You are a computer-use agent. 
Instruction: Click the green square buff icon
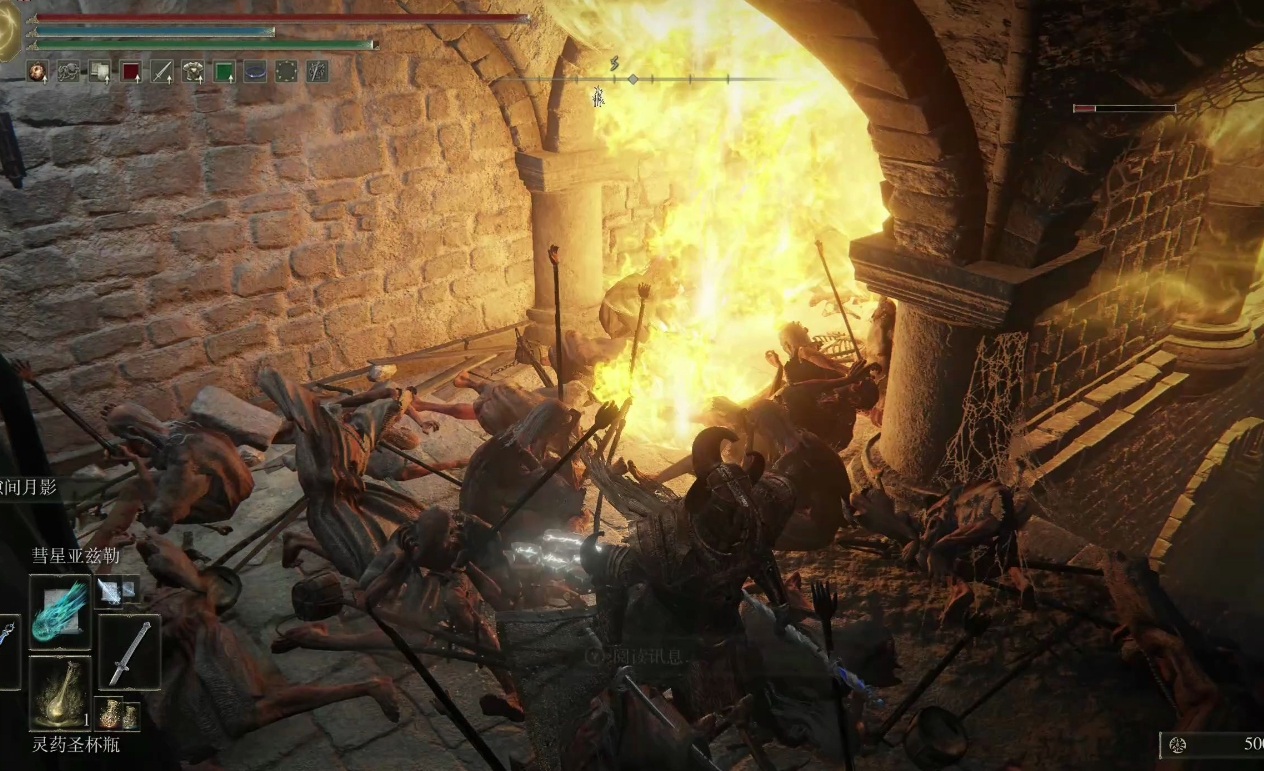click(x=224, y=71)
